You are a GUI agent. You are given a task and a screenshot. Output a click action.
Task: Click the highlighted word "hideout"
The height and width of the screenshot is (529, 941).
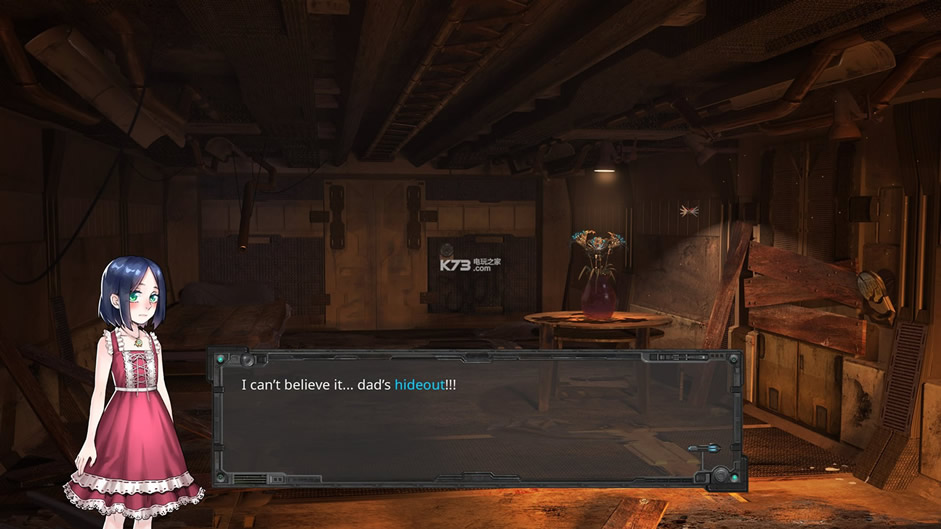(x=419, y=385)
